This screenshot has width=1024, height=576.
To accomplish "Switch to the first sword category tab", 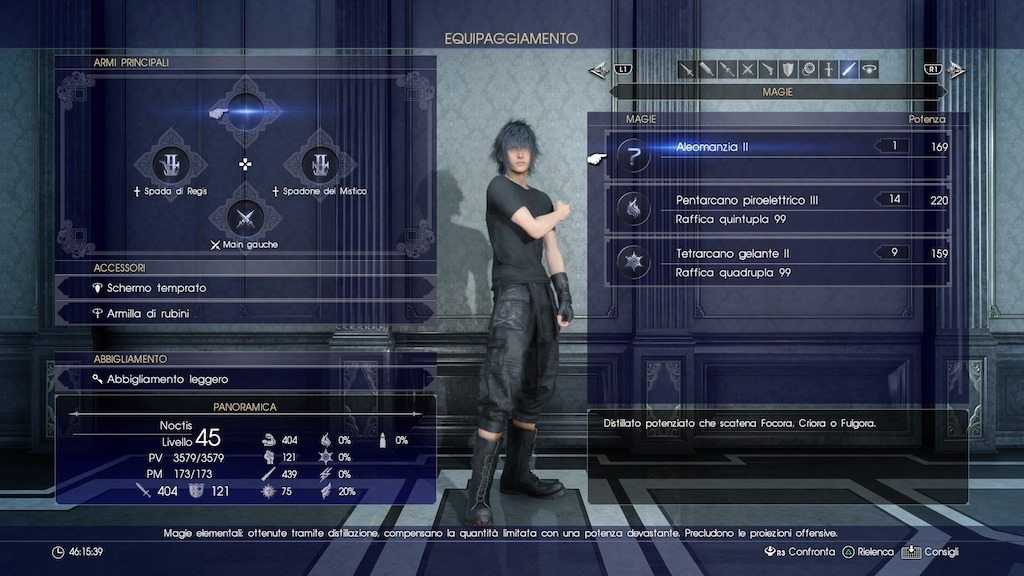I will tap(687, 69).
